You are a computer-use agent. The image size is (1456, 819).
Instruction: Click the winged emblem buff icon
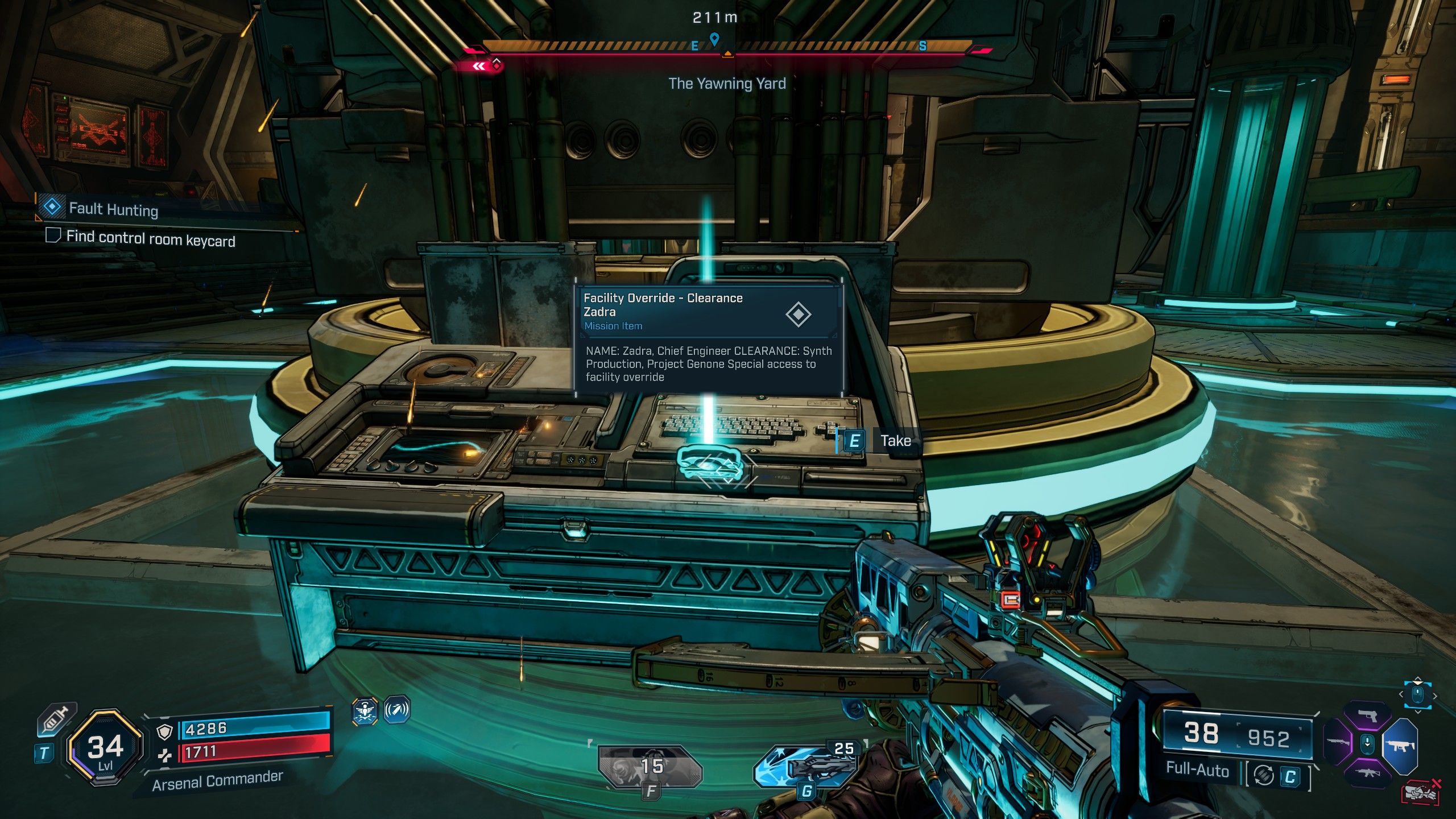(365, 711)
